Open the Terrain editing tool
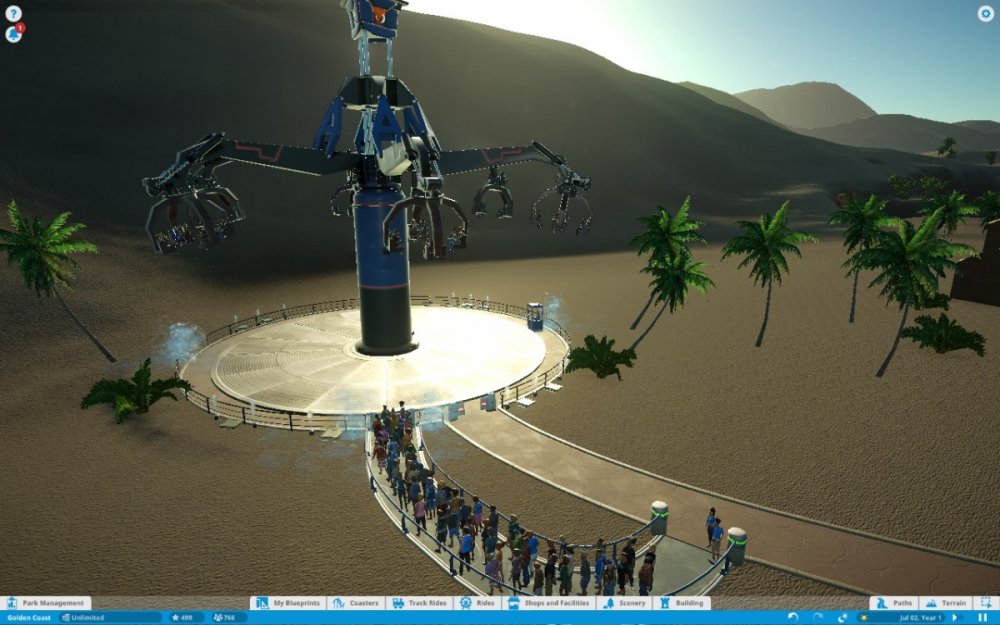The height and width of the screenshot is (625, 1000). tap(946, 603)
